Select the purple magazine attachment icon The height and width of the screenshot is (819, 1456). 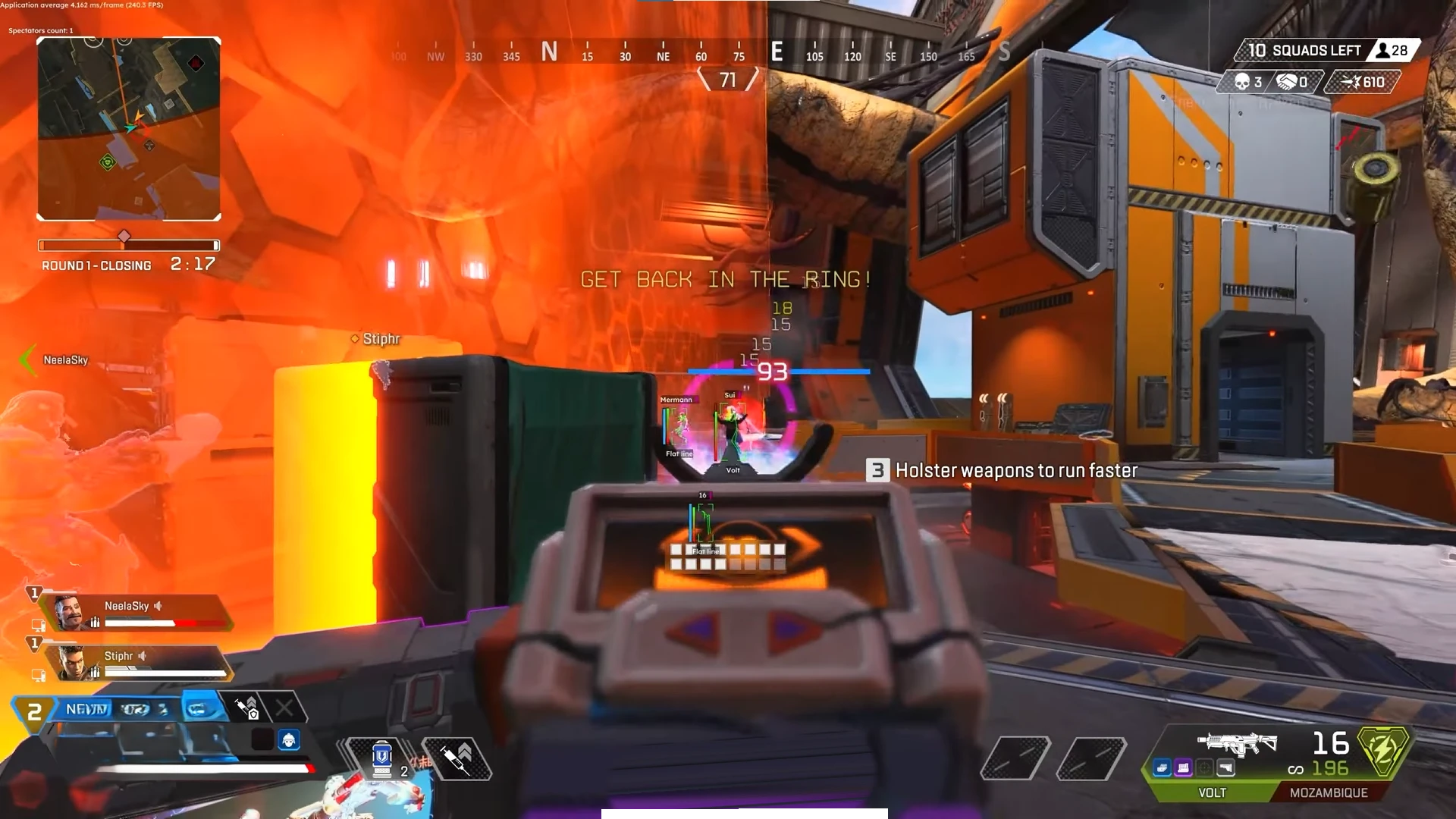click(x=1184, y=768)
